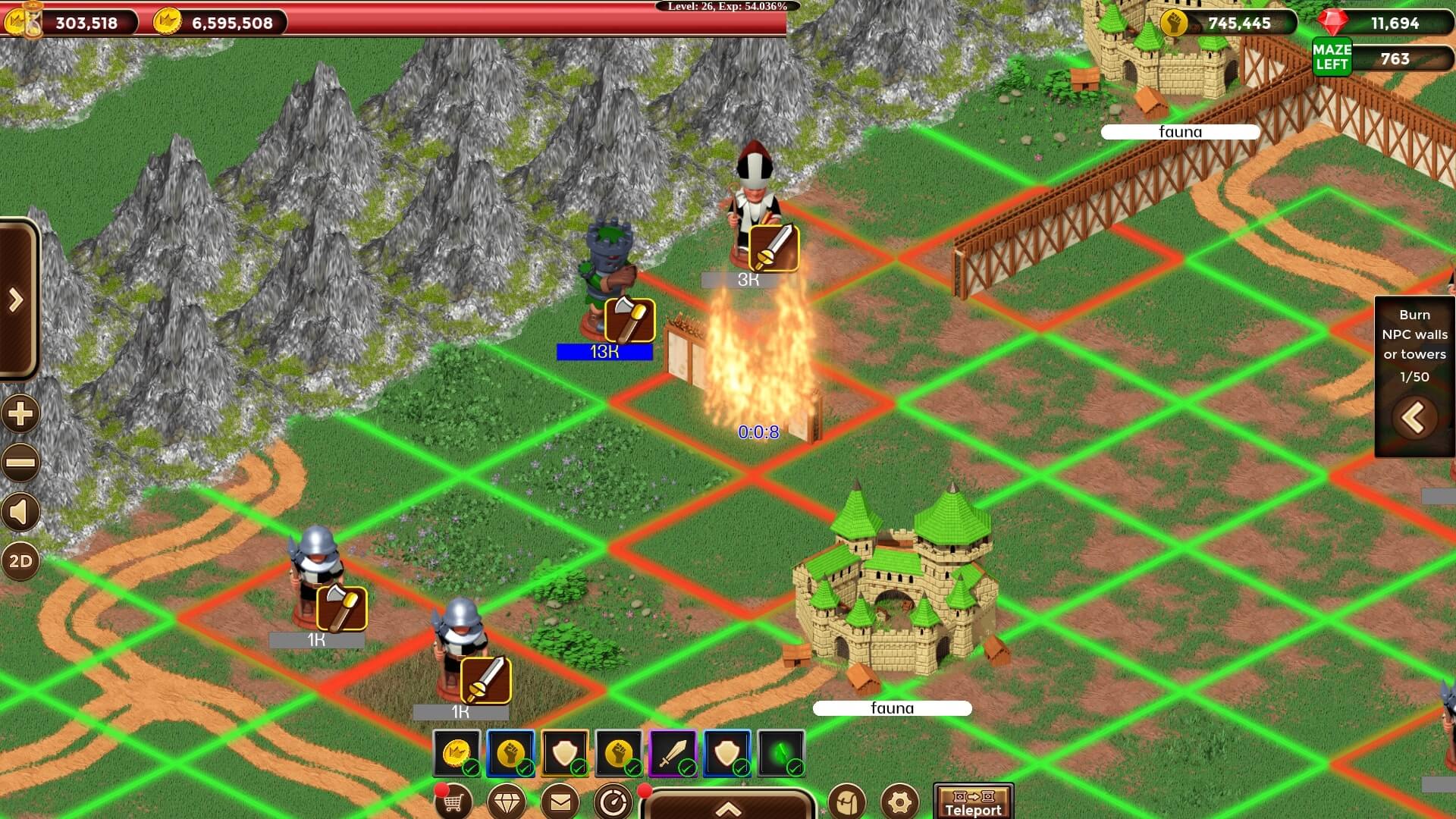Open the backpack inventory
This screenshot has width=1456, height=819.
coord(846,802)
